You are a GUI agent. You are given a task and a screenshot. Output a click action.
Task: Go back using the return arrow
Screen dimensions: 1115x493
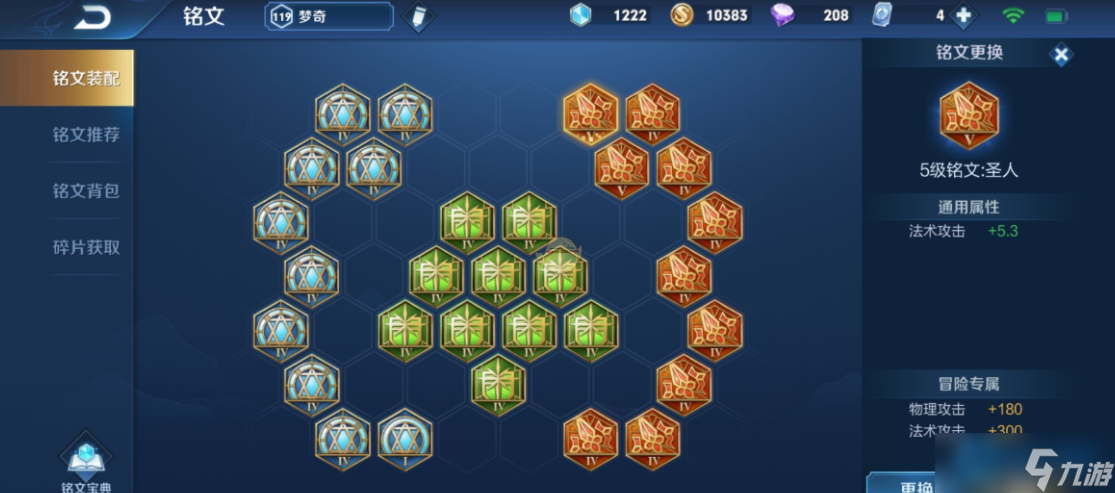tap(92, 16)
